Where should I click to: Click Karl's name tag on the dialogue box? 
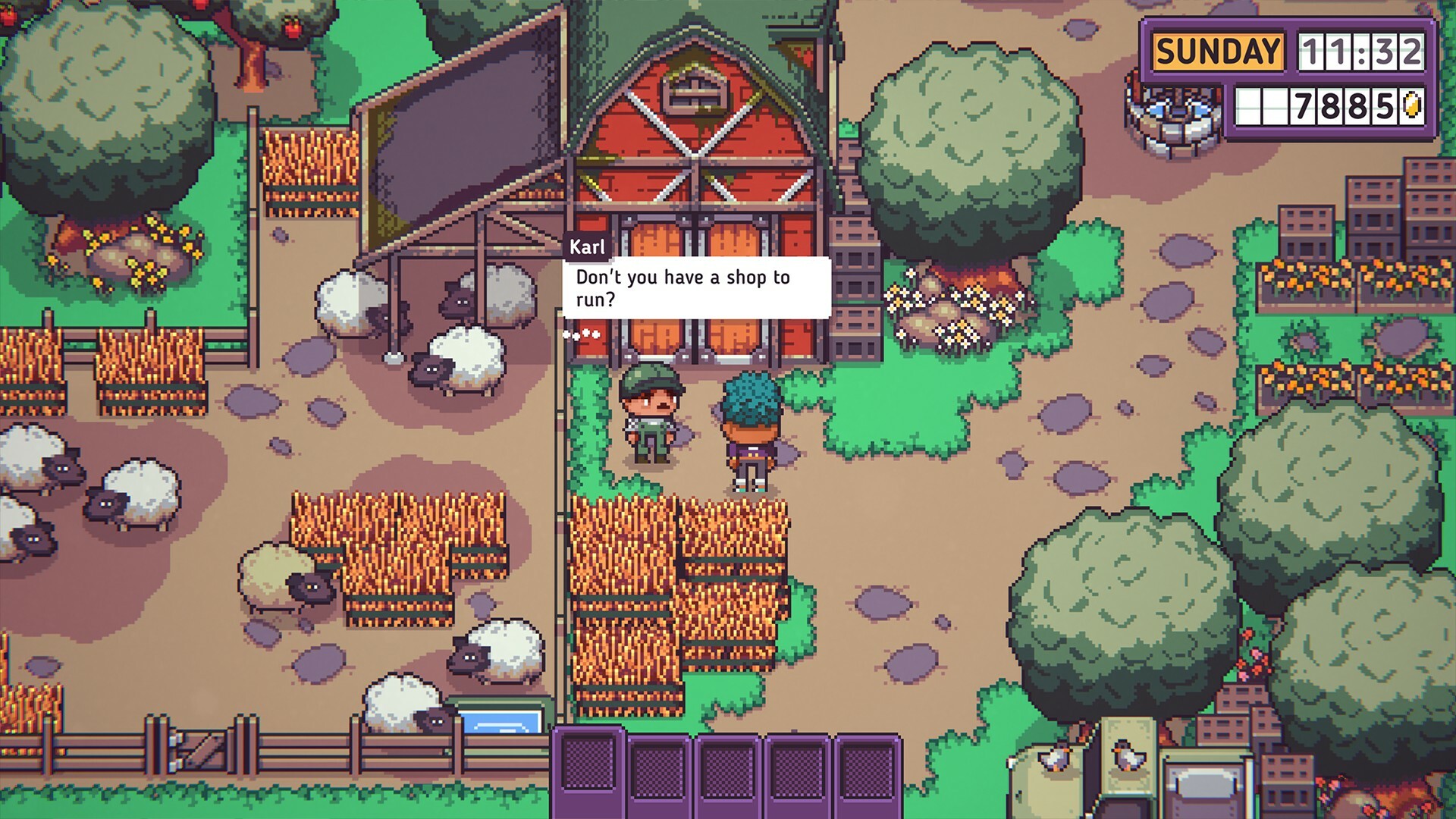click(588, 245)
